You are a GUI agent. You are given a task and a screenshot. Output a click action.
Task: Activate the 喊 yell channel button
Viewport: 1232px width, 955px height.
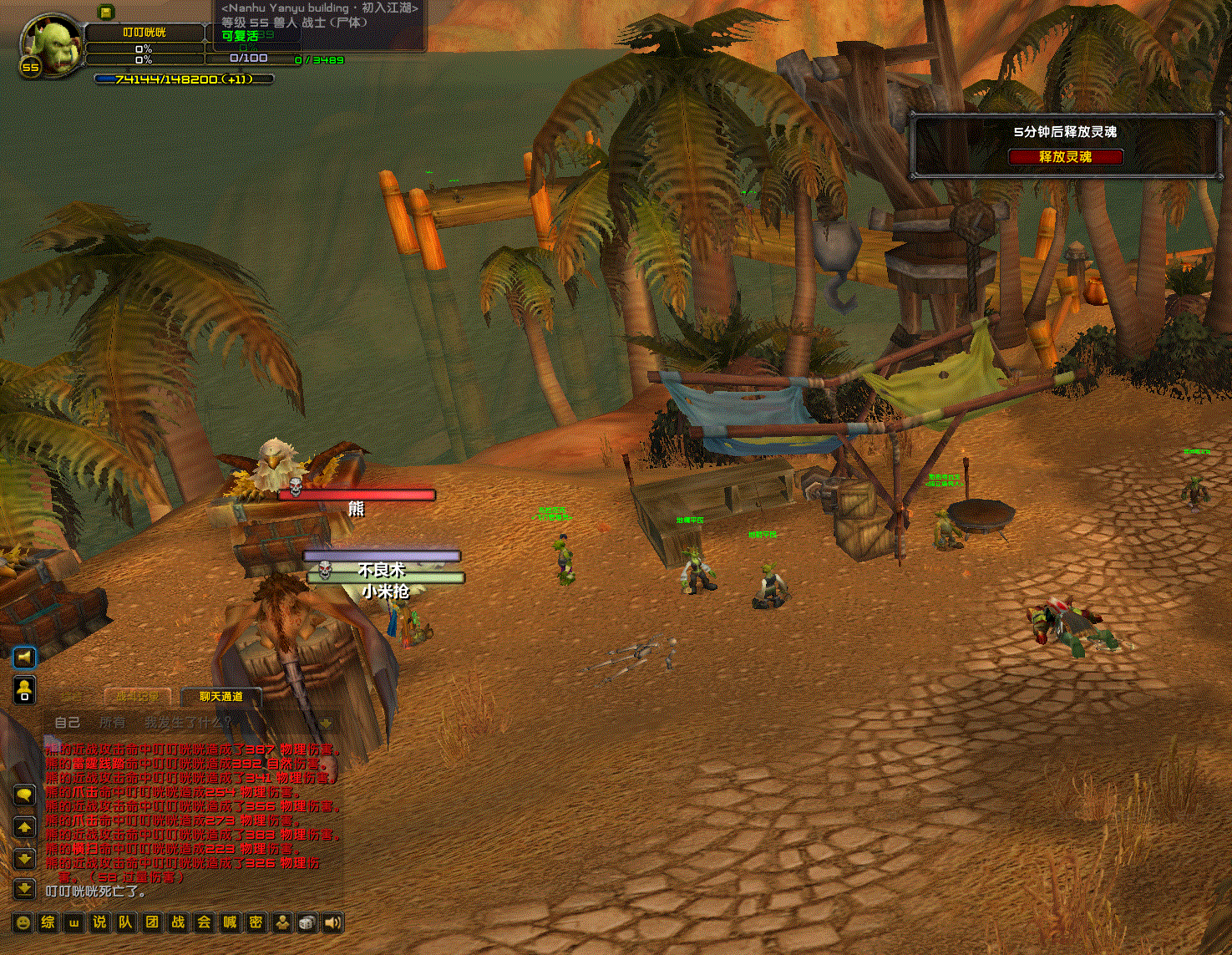tap(230, 922)
